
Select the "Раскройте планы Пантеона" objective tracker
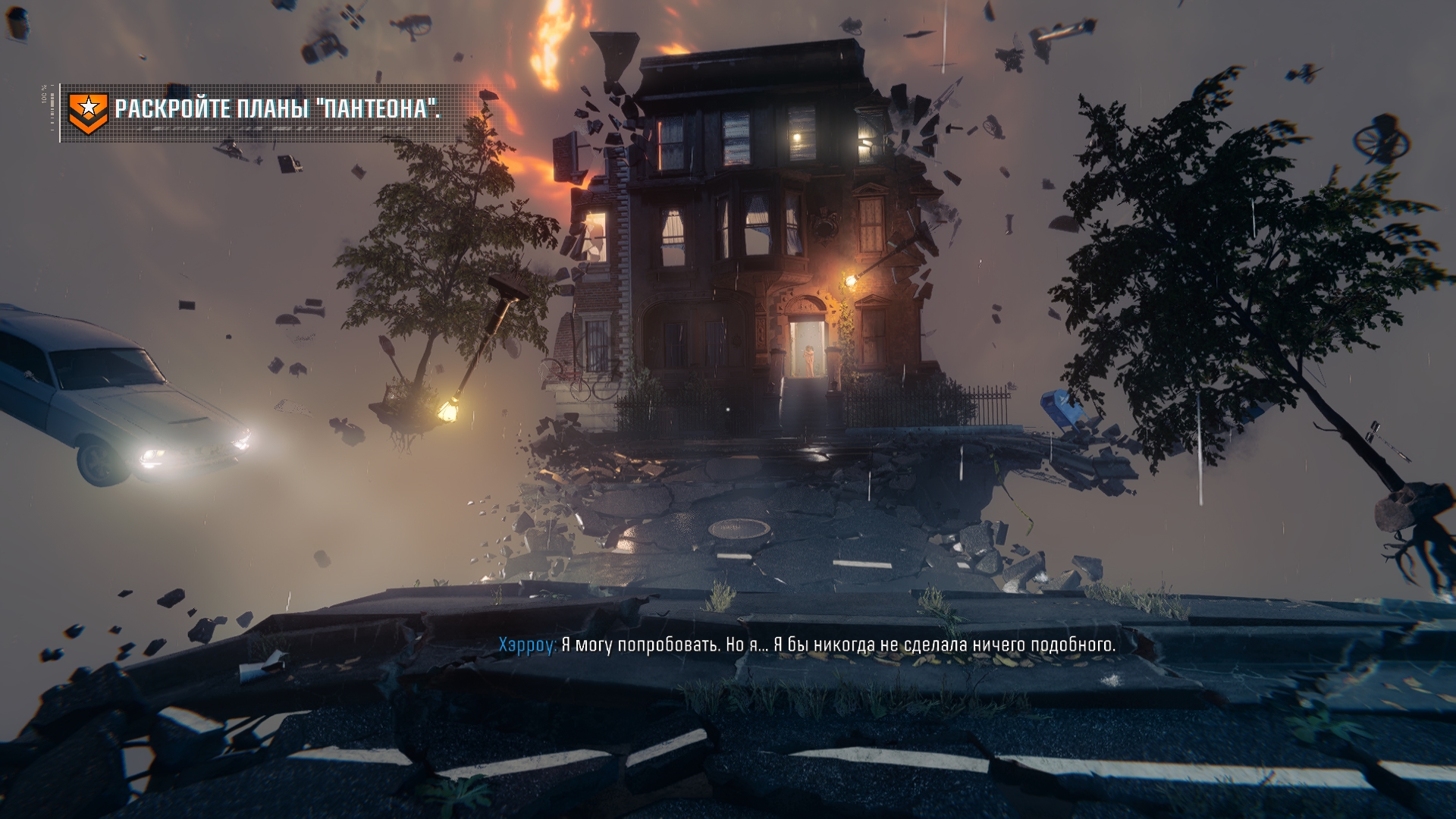pyautogui.click(x=278, y=109)
